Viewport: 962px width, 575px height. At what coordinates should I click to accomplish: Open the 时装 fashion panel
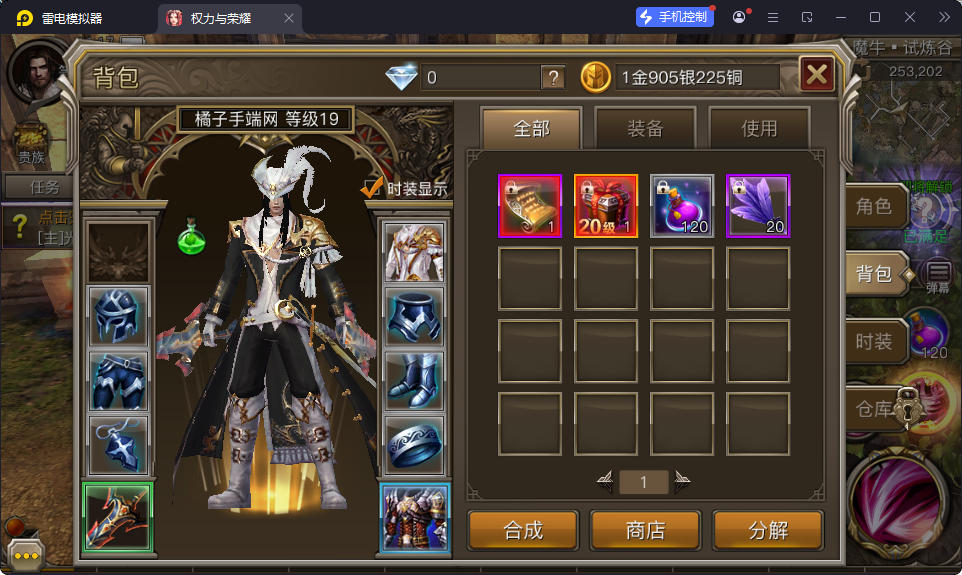click(873, 341)
